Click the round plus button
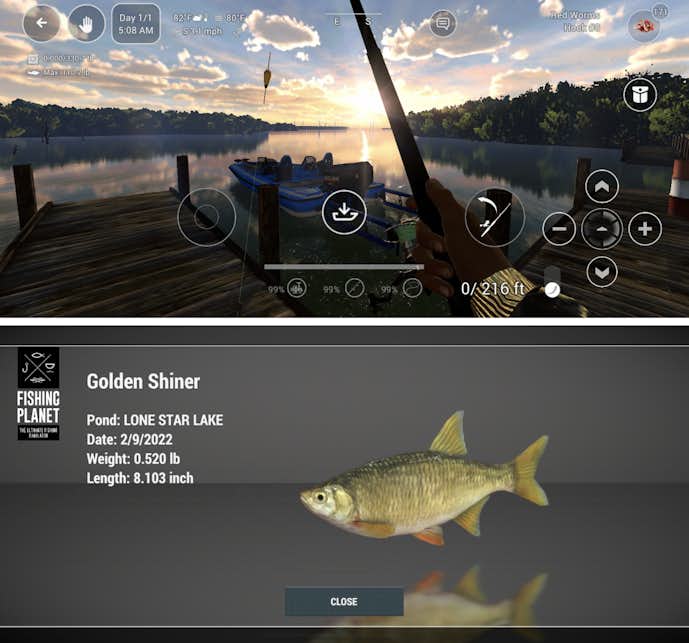Screen dimensions: 689x643 645,229
